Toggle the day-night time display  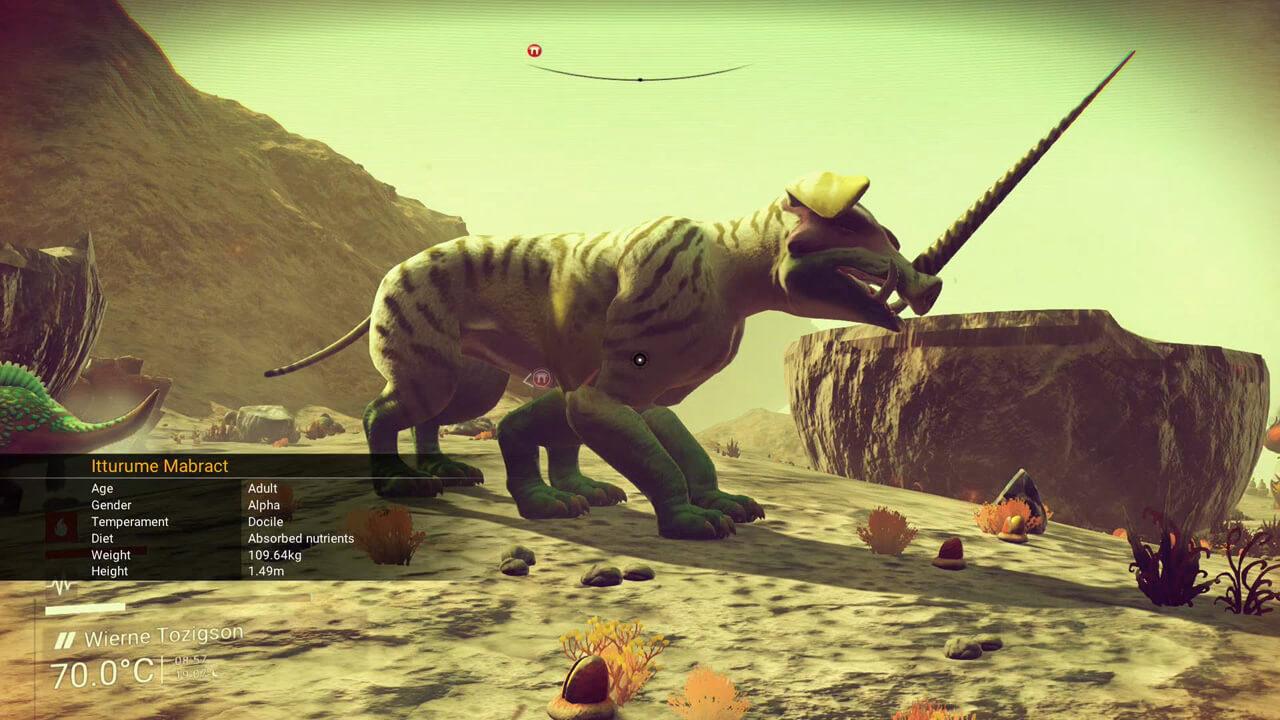194,666
